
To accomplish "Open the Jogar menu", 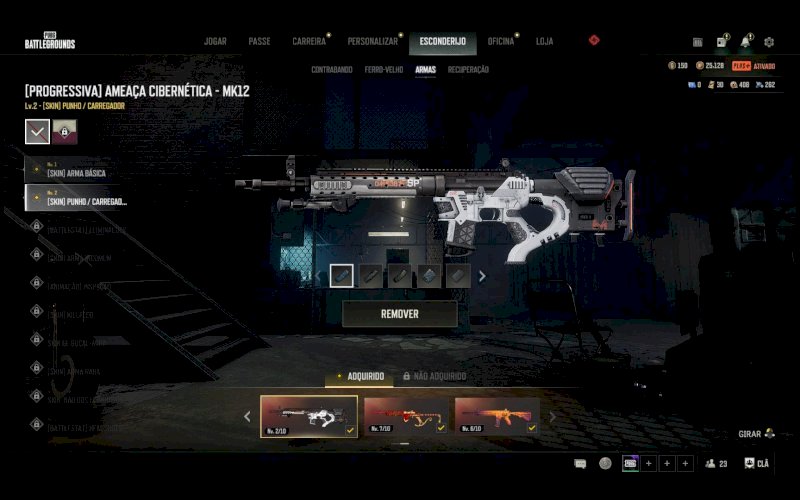I will coord(215,42).
